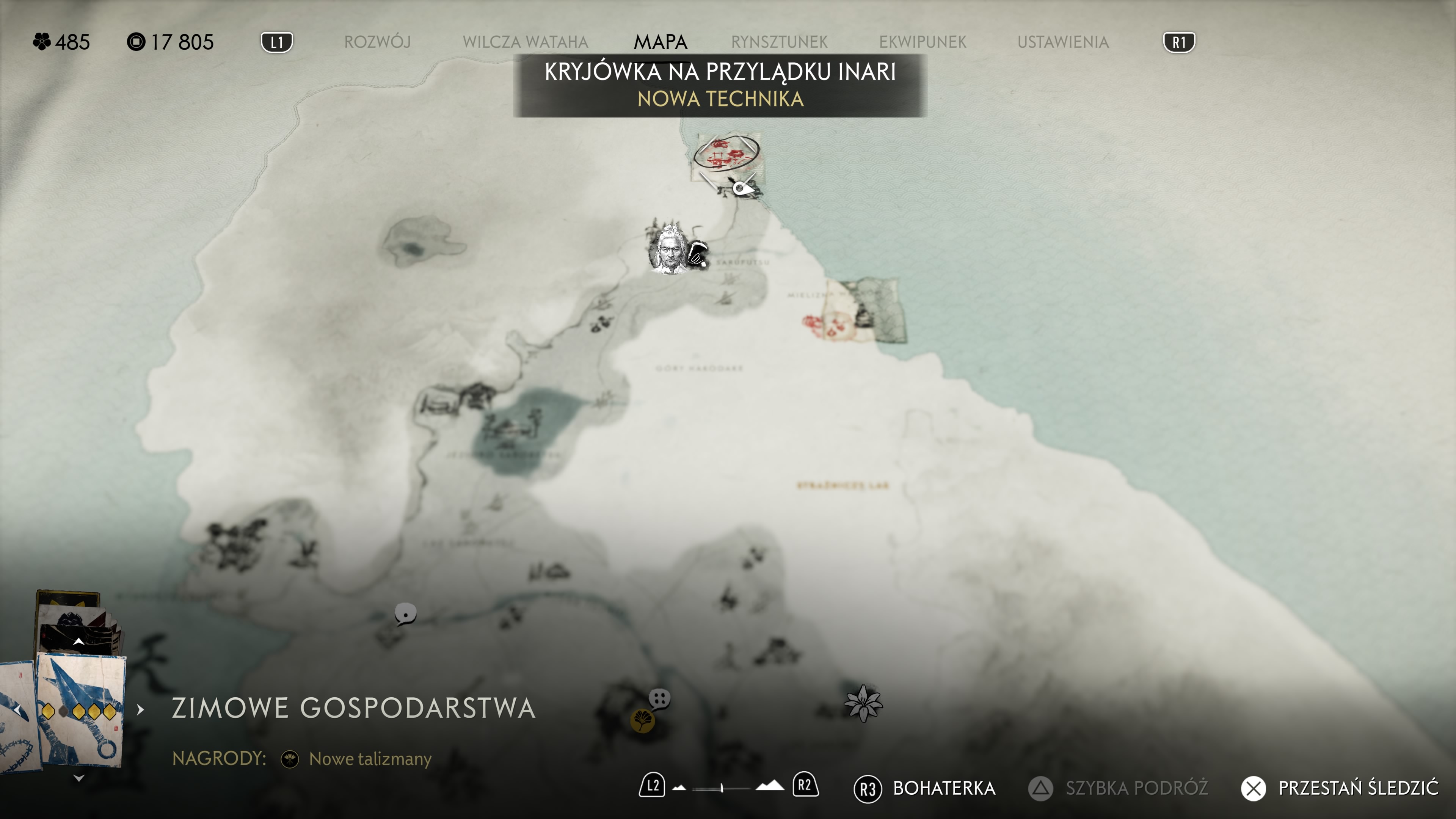Show the previous quest card above
This screenshot has height=819, width=1456.
point(78,642)
